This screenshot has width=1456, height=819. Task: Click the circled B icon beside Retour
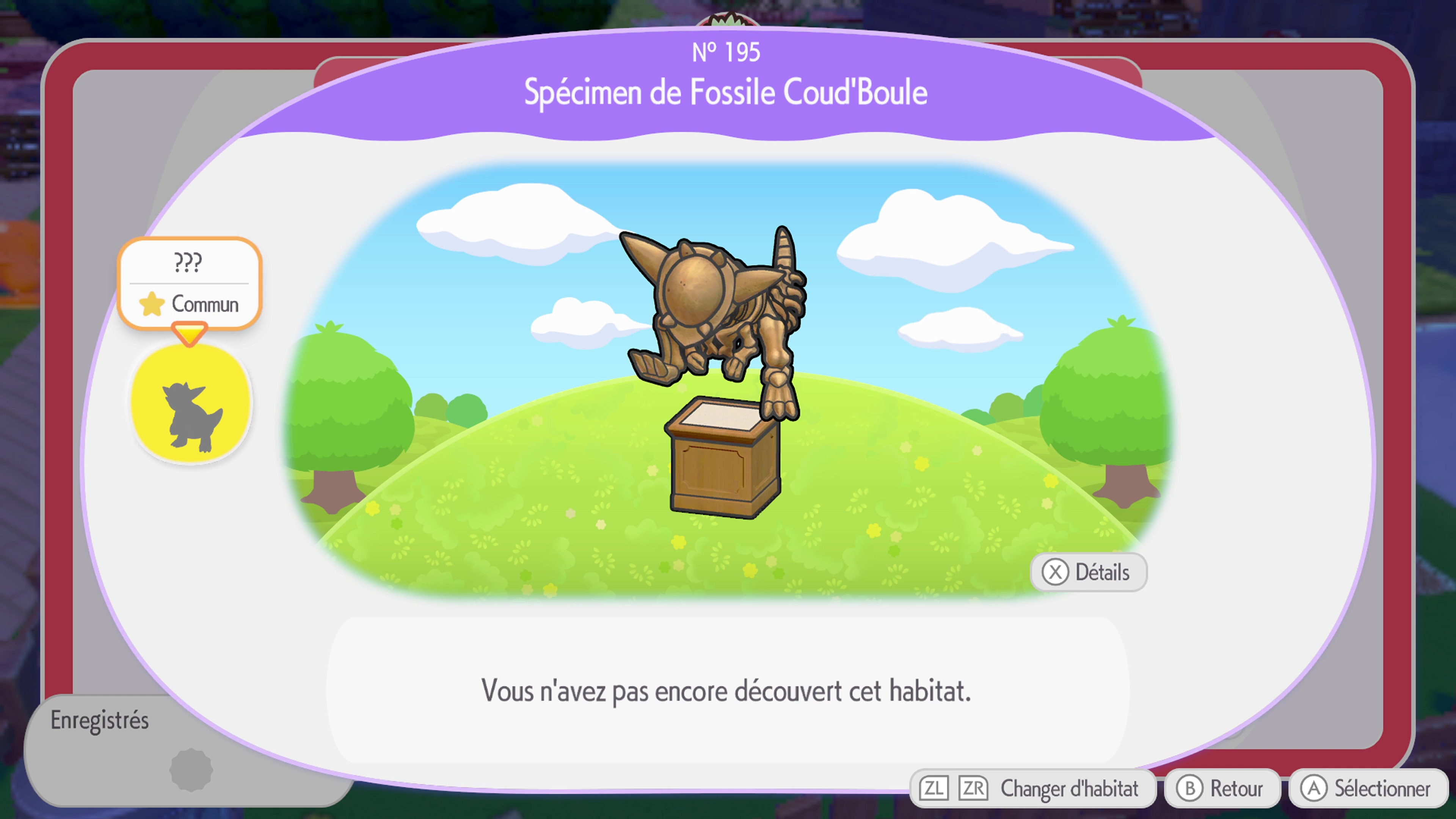click(1190, 788)
